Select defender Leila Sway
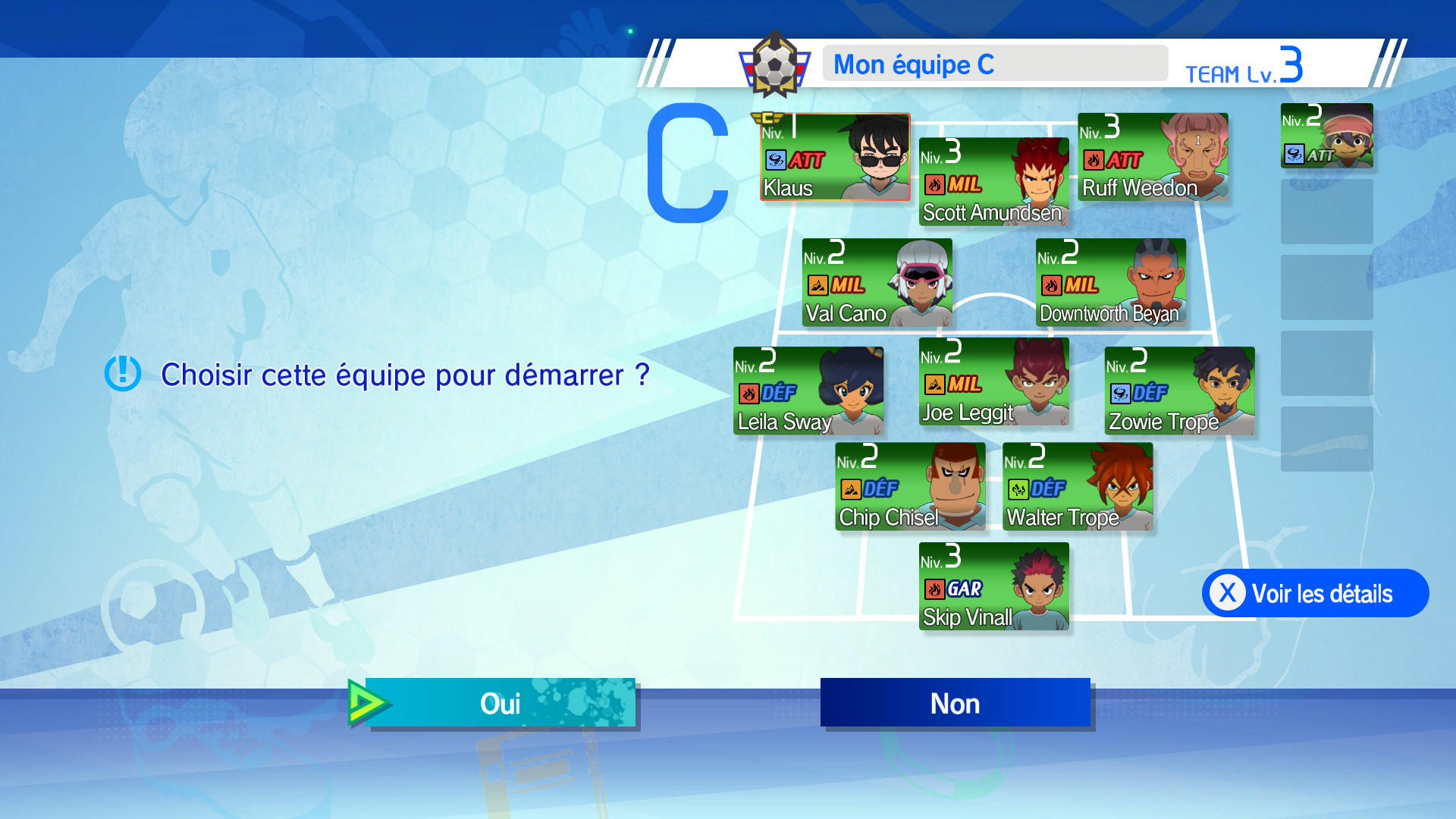Viewport: 1456px width, 819px height. click(808, 391)
